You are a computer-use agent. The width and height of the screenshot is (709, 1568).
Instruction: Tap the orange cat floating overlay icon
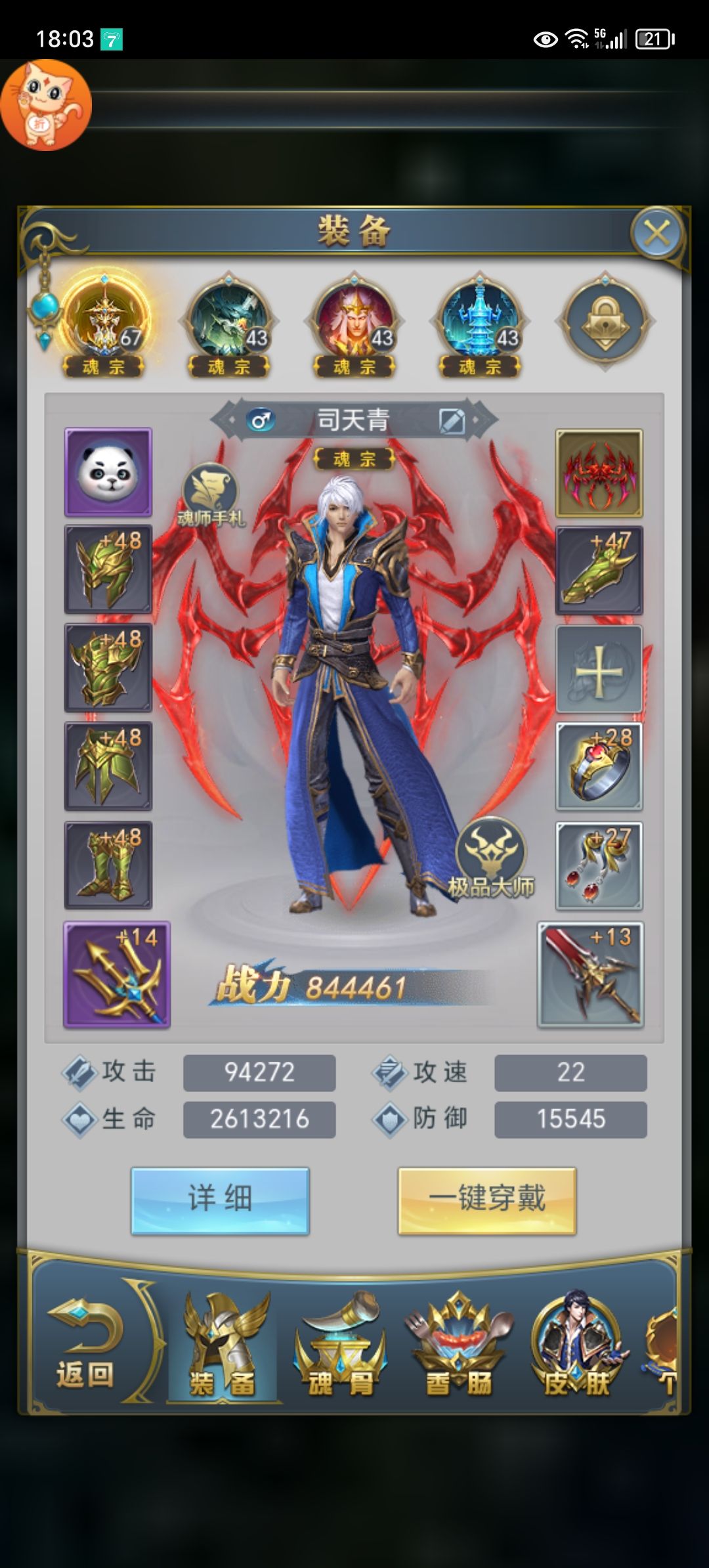point(45,105)
